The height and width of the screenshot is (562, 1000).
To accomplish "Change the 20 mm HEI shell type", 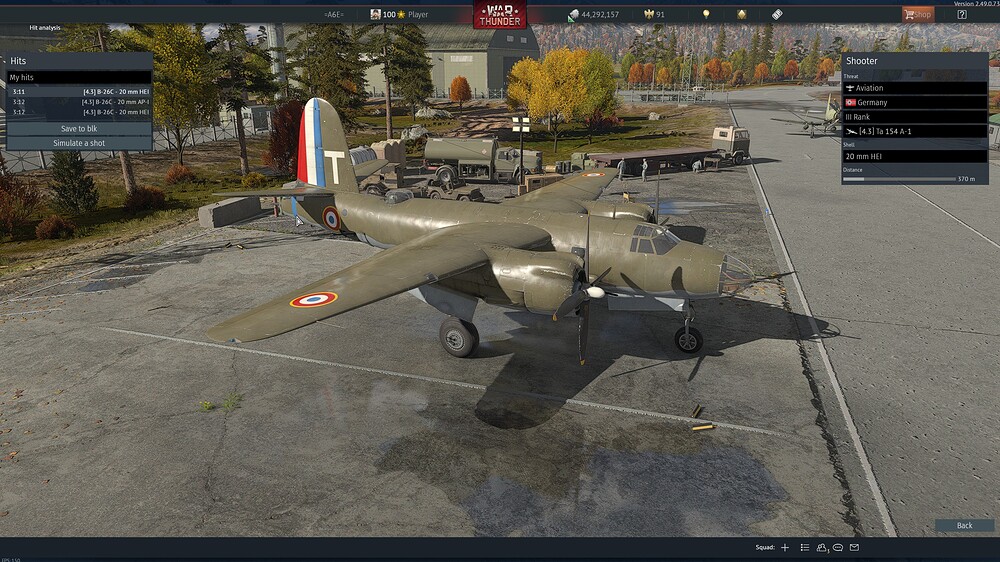I will (915, 156).
